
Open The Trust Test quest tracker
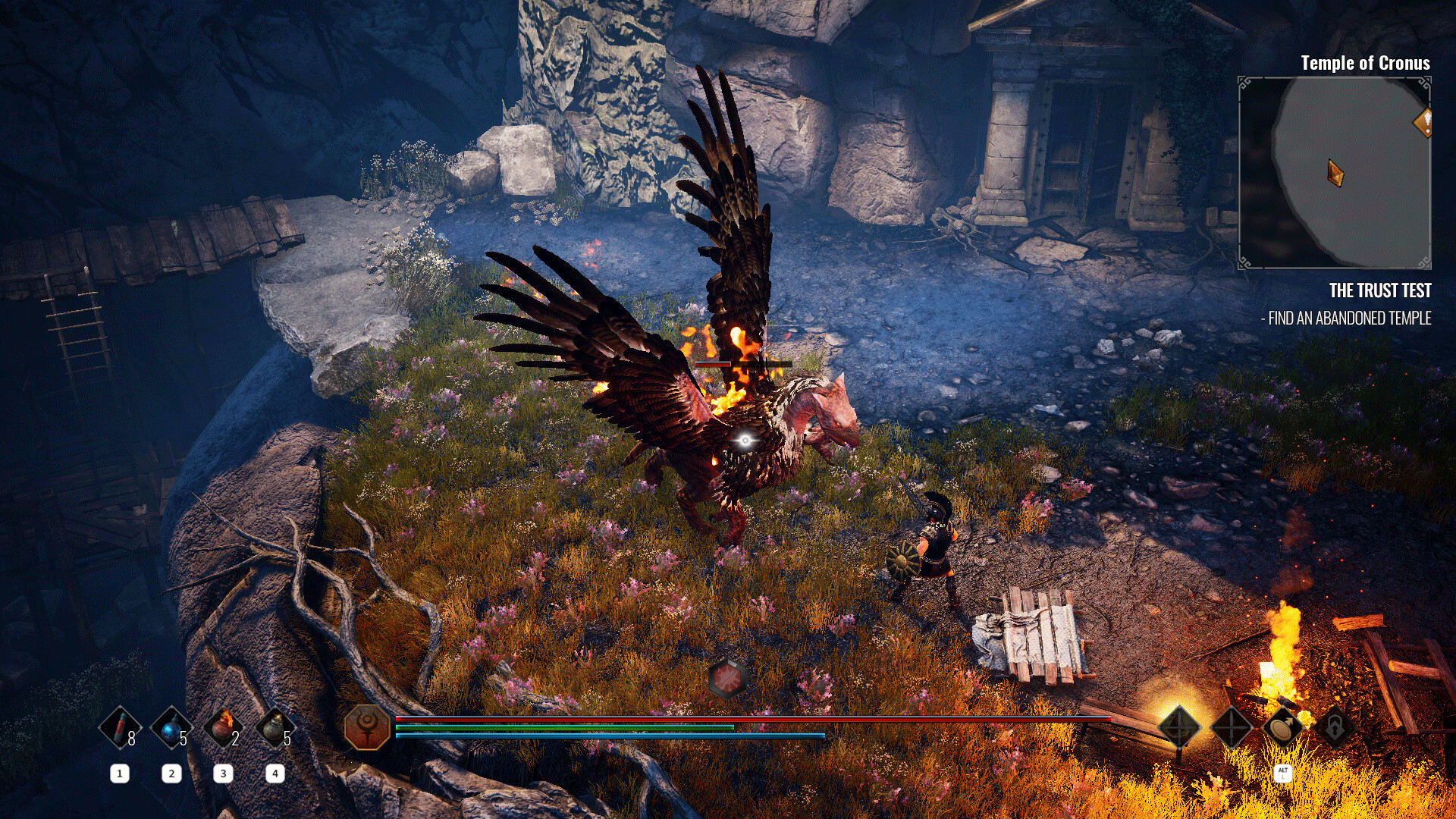click(x=1379, y=291)
